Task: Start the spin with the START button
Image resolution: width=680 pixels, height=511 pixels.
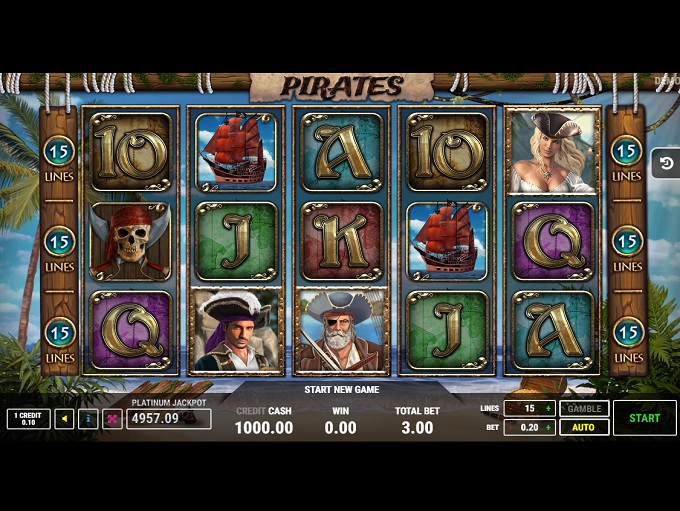Action: [x=644, y=418]
